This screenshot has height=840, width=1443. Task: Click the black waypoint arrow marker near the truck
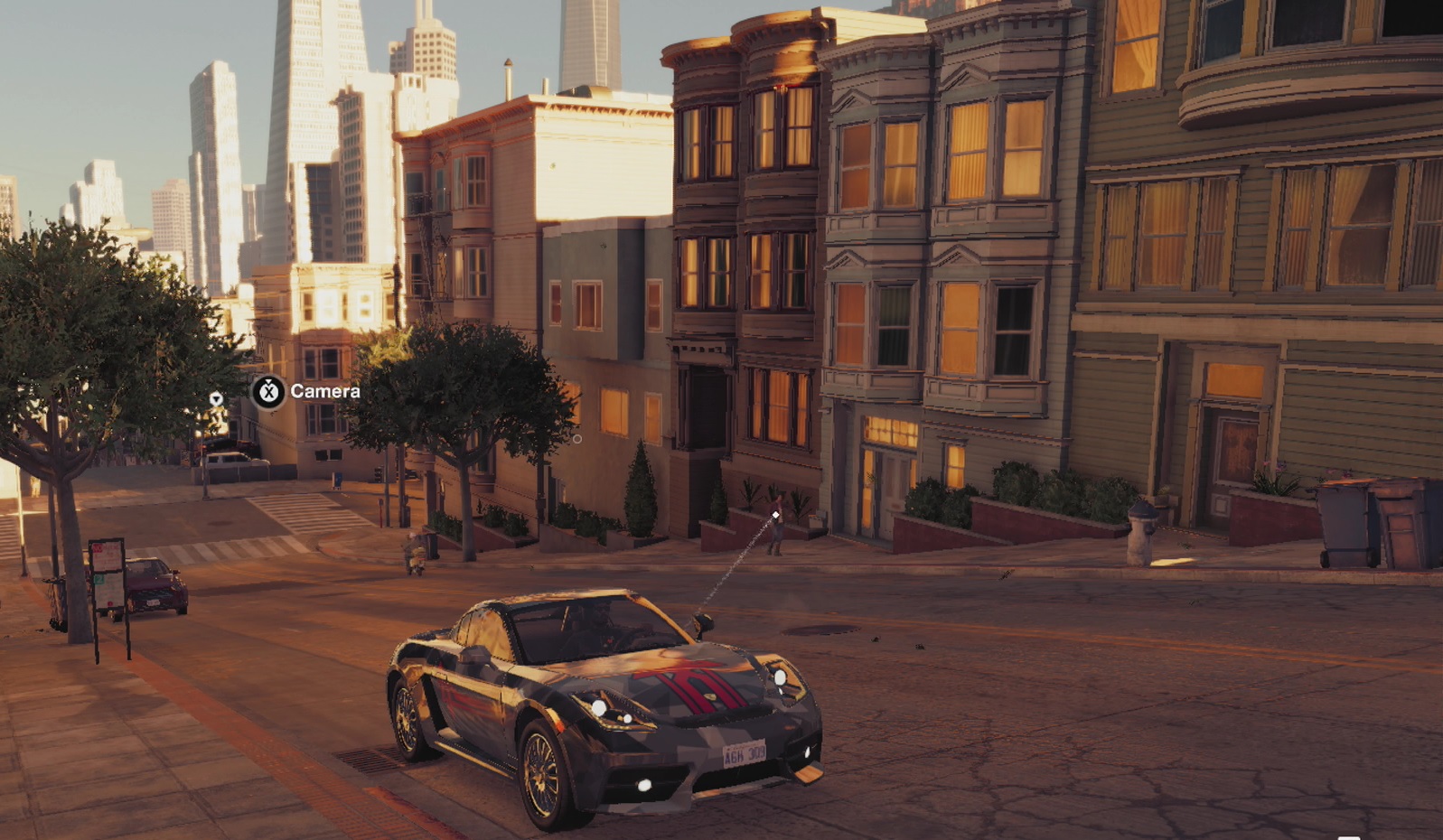click(x=217, y=397)
